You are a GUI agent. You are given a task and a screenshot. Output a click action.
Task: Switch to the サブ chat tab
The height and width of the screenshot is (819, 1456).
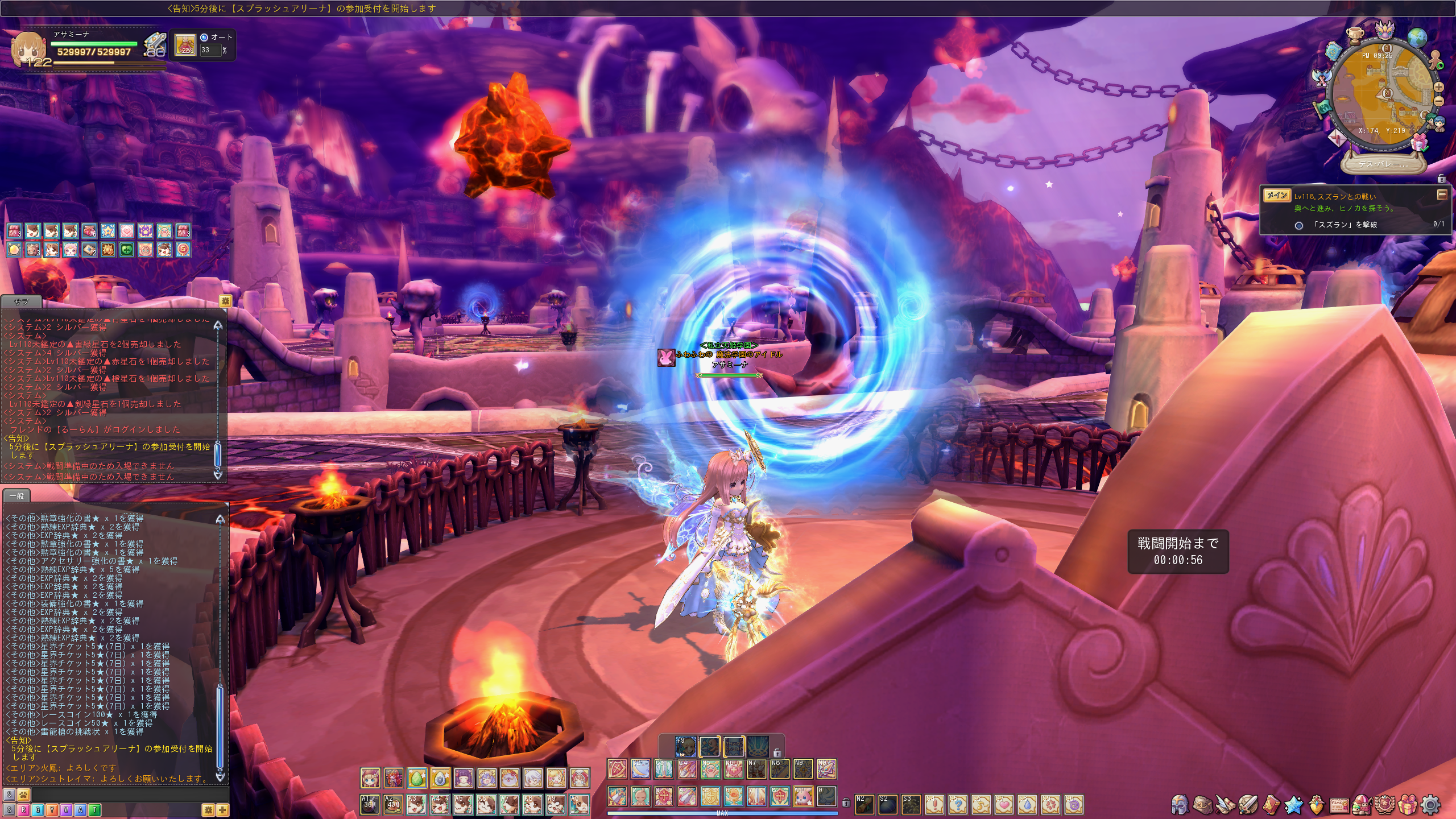click(x=21, y=301)
